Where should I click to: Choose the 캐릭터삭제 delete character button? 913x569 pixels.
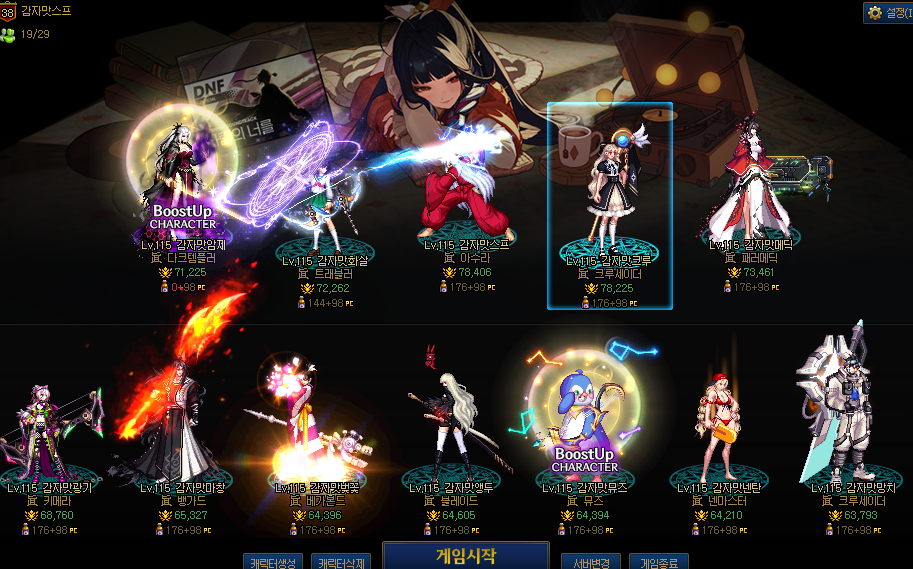pyautogui.click(x=341, y=561)
